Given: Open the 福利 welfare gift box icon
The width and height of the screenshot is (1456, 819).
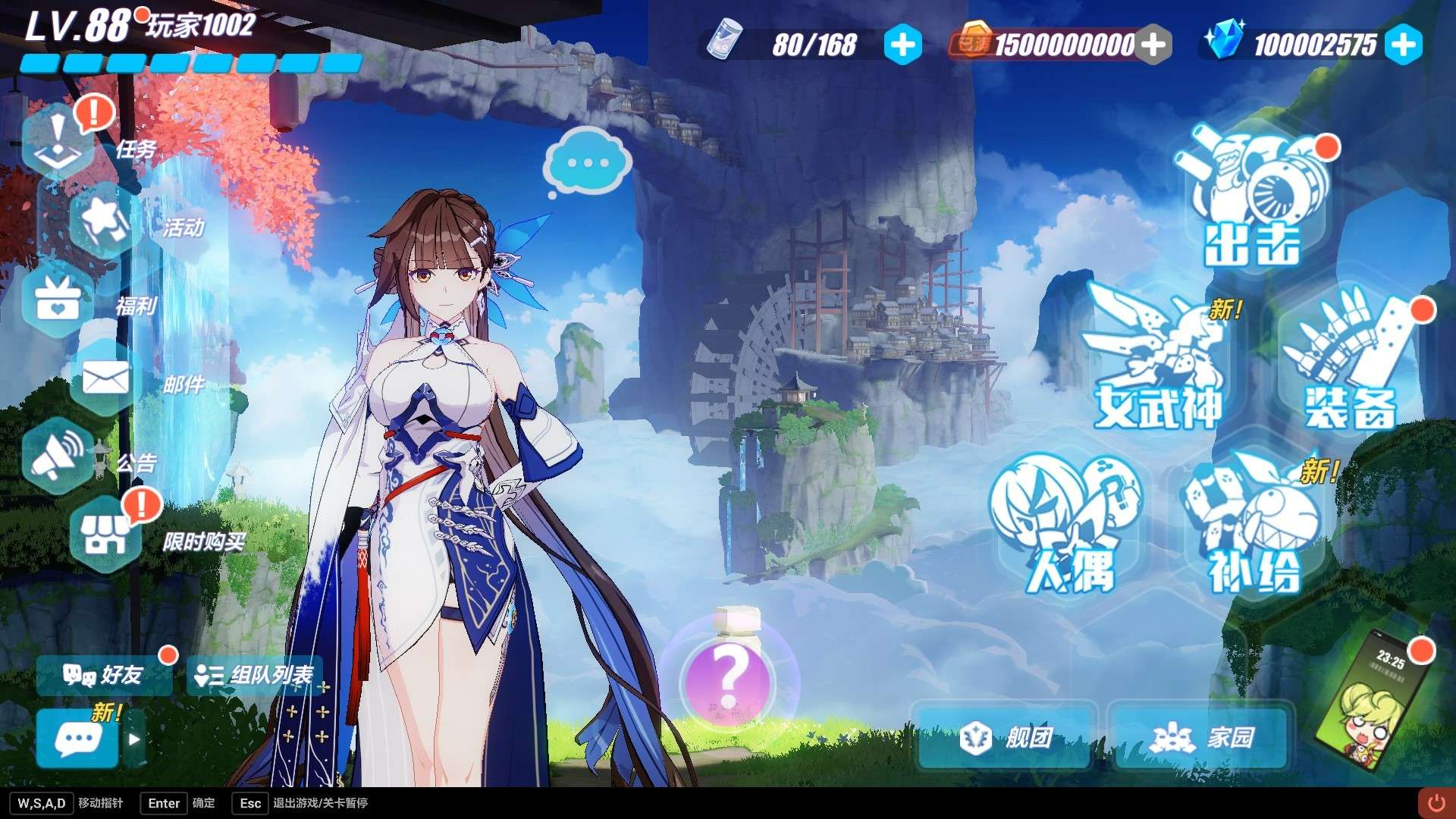Looking at the screenshot, I should (59, 300).
